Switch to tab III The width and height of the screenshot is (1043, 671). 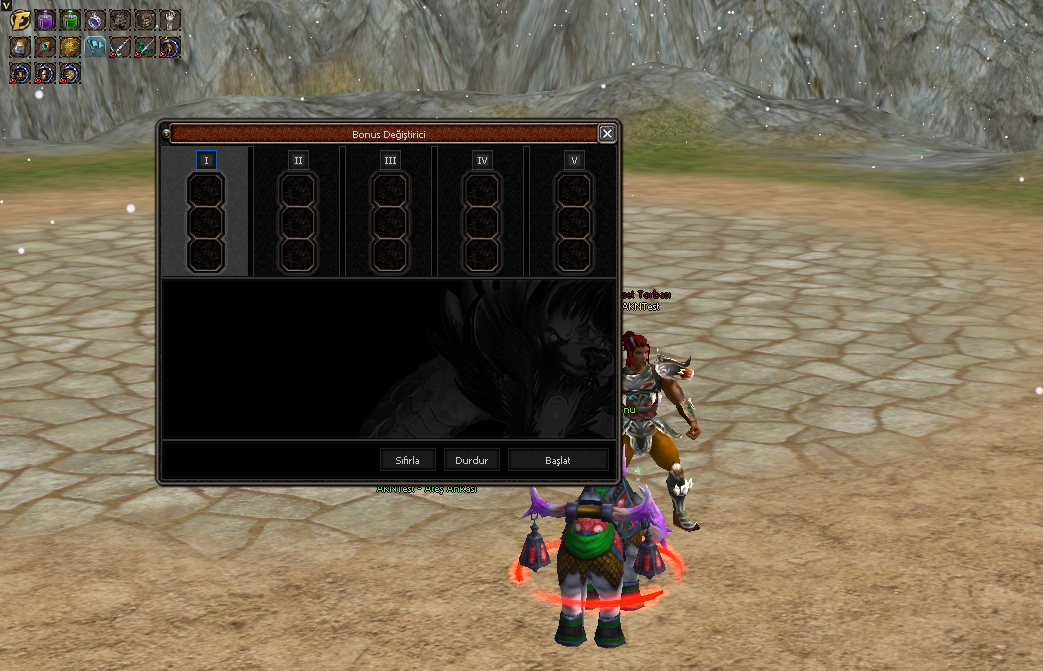pos(390,160)
